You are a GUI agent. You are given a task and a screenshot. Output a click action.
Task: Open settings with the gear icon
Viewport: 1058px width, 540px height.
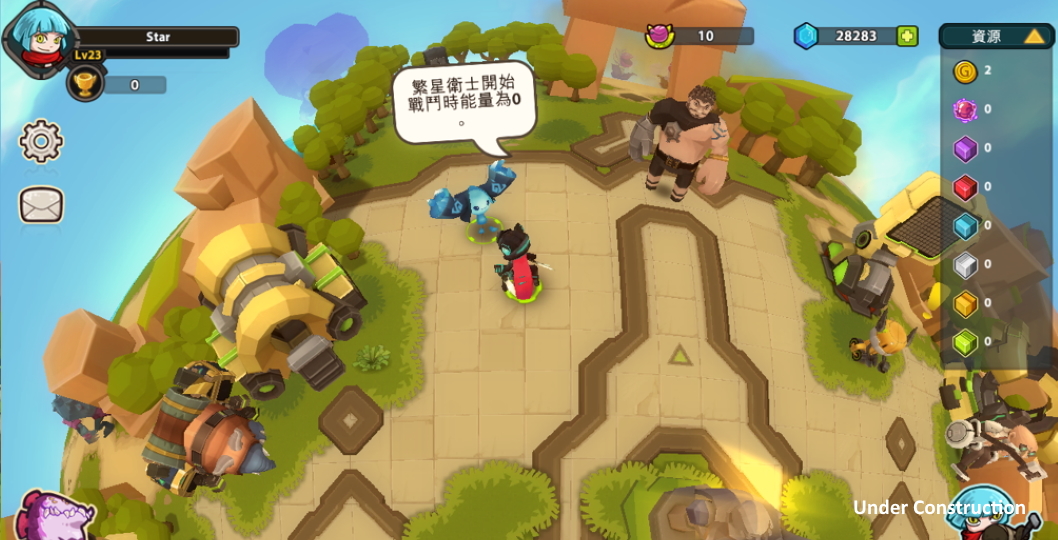coord(41,141)
